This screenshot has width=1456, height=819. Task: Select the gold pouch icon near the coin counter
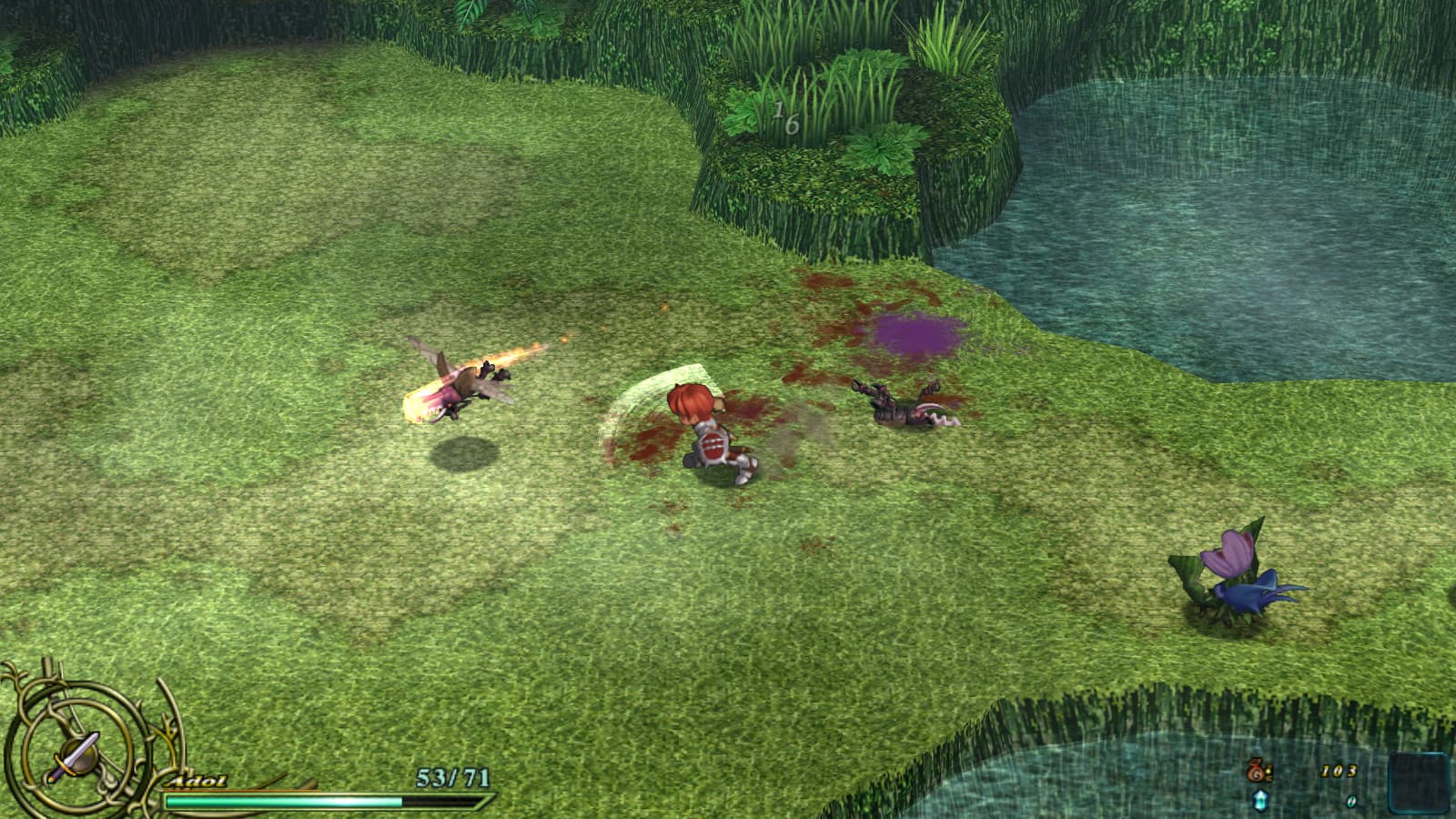point(1256,771)
